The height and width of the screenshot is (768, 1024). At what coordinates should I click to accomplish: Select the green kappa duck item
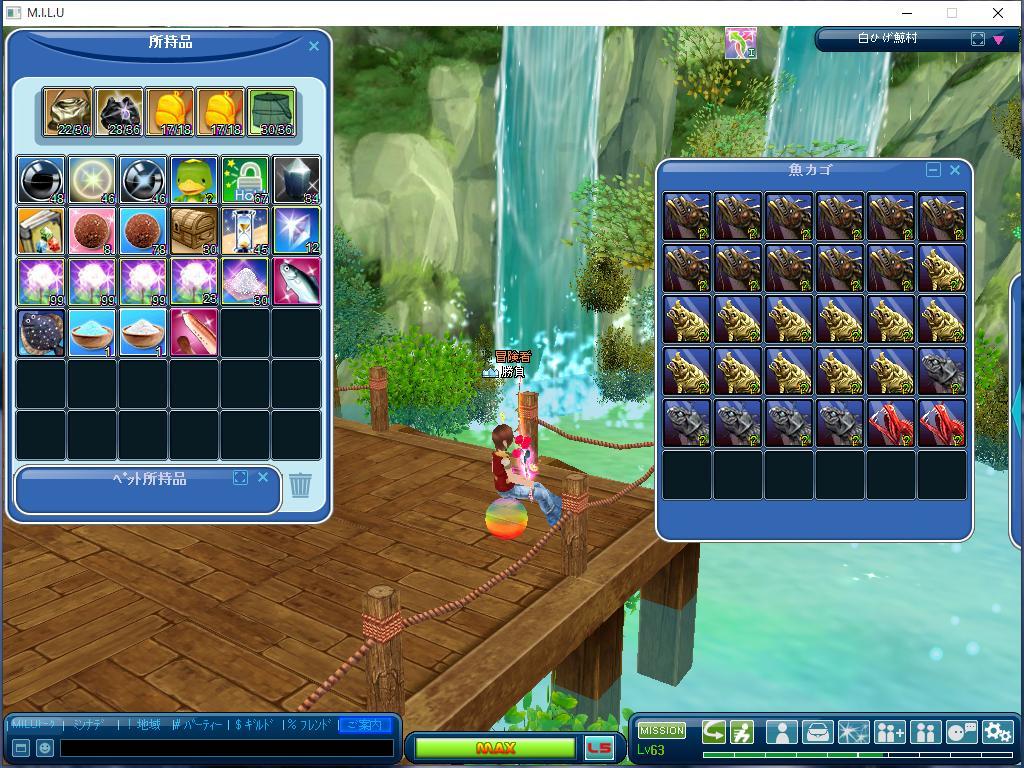point(194,180)
